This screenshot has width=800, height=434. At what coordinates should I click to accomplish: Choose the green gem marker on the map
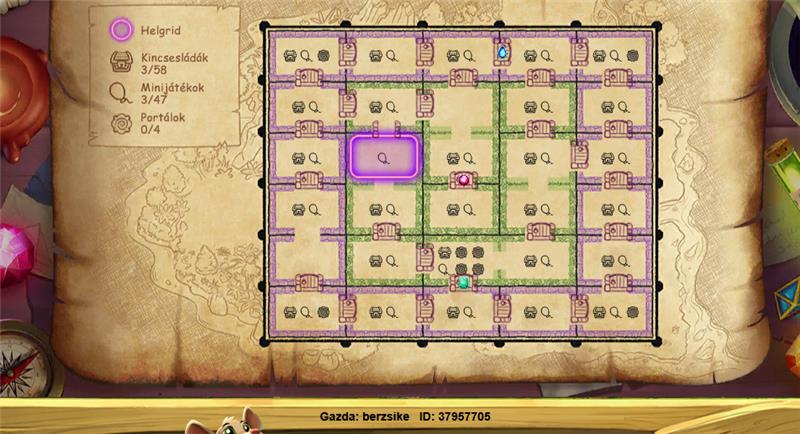tap(463, 283)
